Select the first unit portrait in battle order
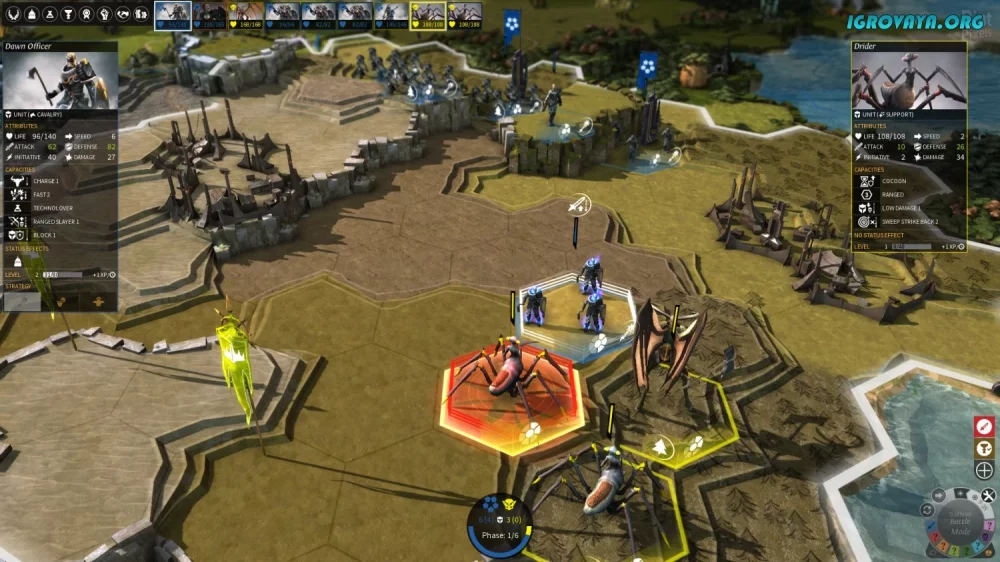The image size is (1000, 562). [172, 13]
